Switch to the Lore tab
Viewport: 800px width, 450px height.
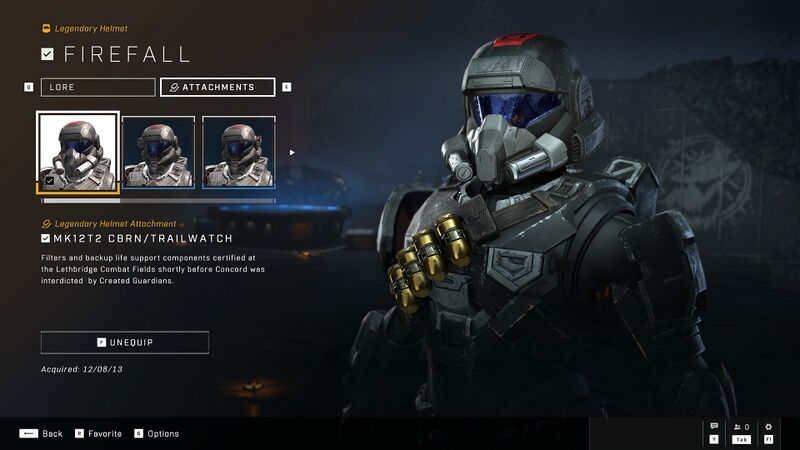[x=97, y=87]
